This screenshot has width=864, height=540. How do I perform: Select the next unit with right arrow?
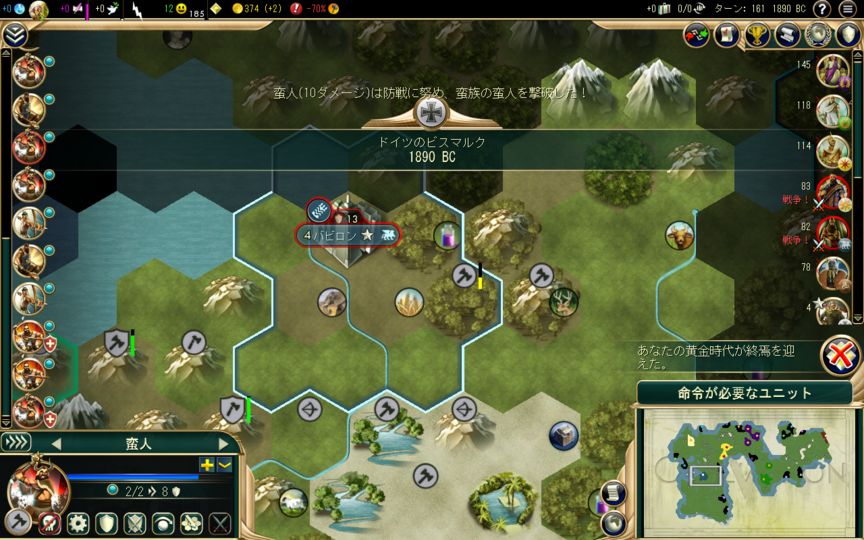click(x=224, y=443)
